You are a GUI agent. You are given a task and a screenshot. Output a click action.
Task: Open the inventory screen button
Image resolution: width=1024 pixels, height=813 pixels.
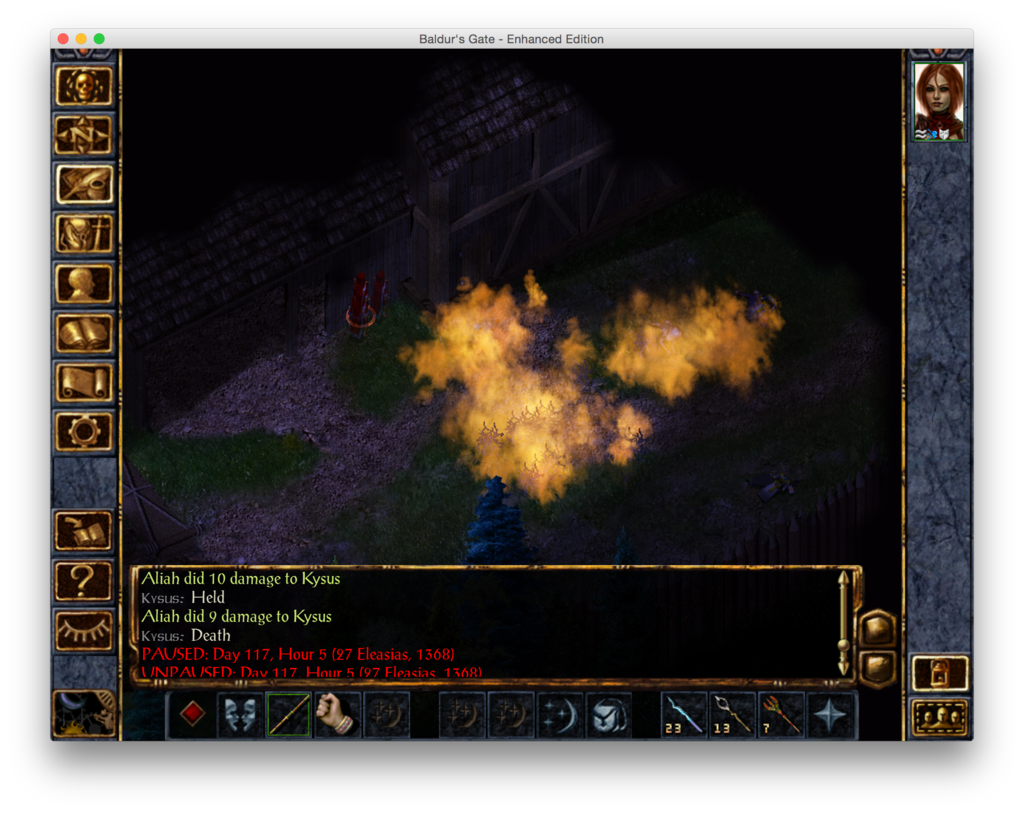(84, 234)
